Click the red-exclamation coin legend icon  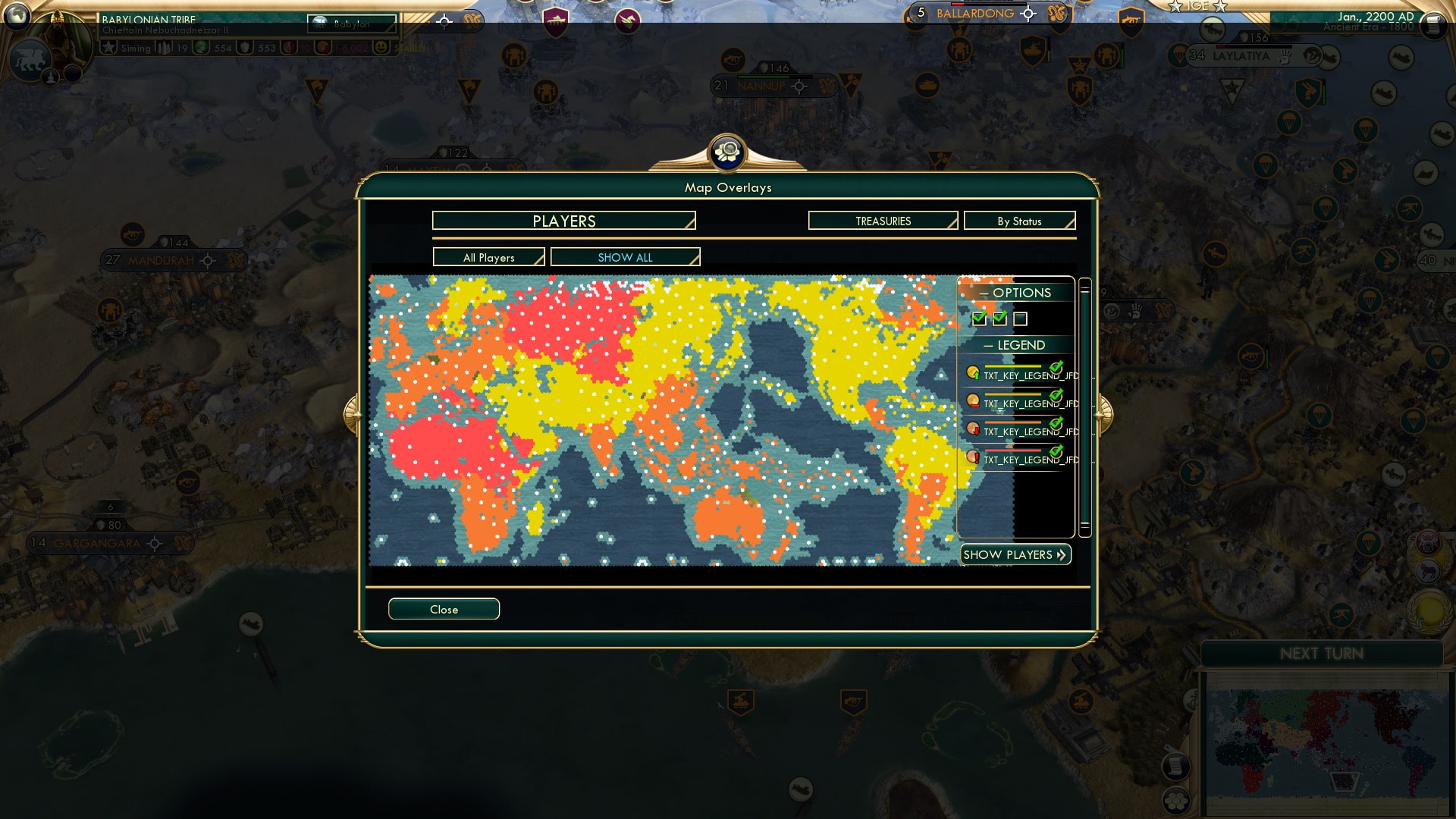(973, 455)
